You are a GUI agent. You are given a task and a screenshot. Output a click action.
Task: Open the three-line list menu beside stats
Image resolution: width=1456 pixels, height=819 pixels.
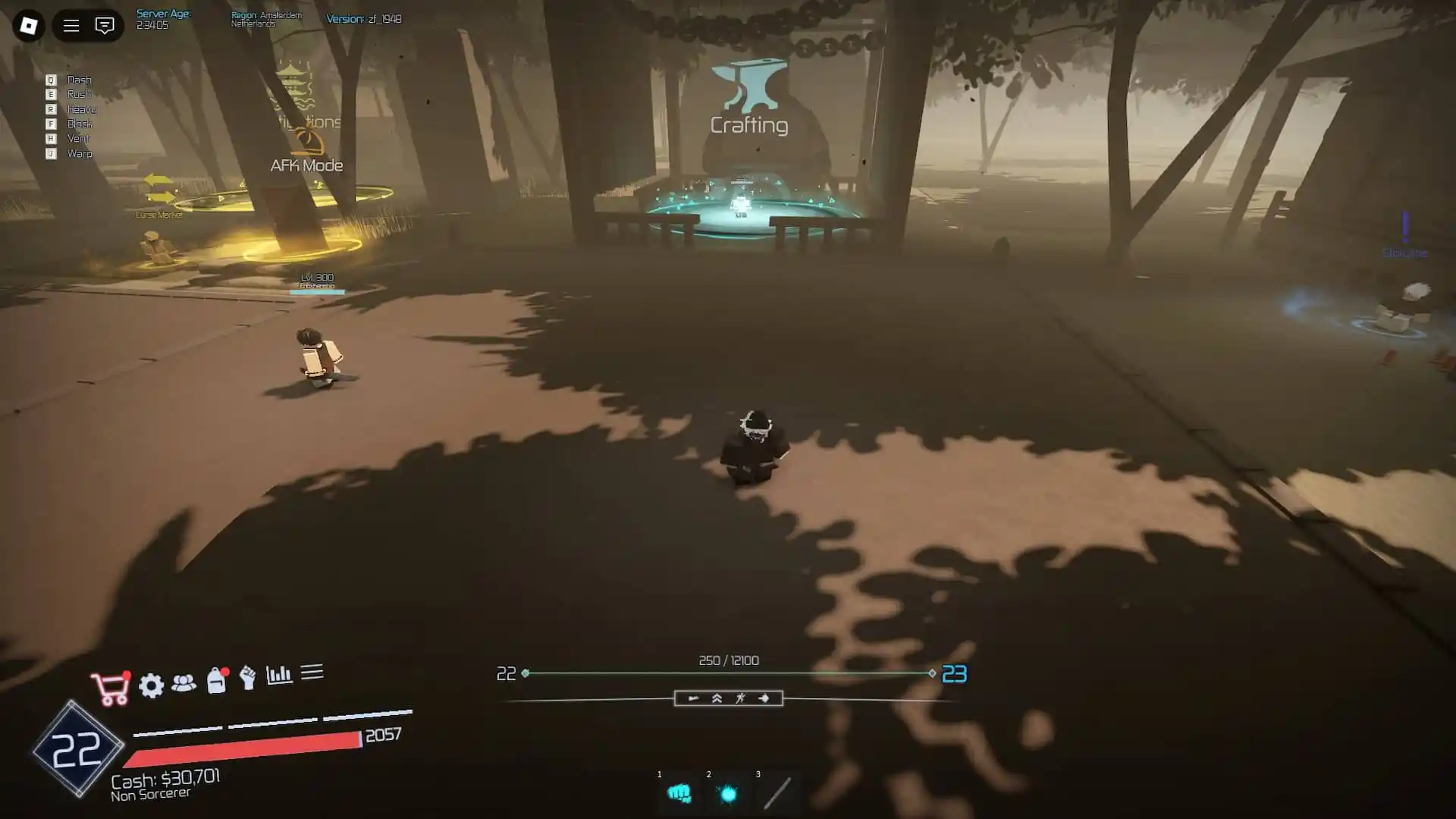pyautogui.click(x=312, y=672)
